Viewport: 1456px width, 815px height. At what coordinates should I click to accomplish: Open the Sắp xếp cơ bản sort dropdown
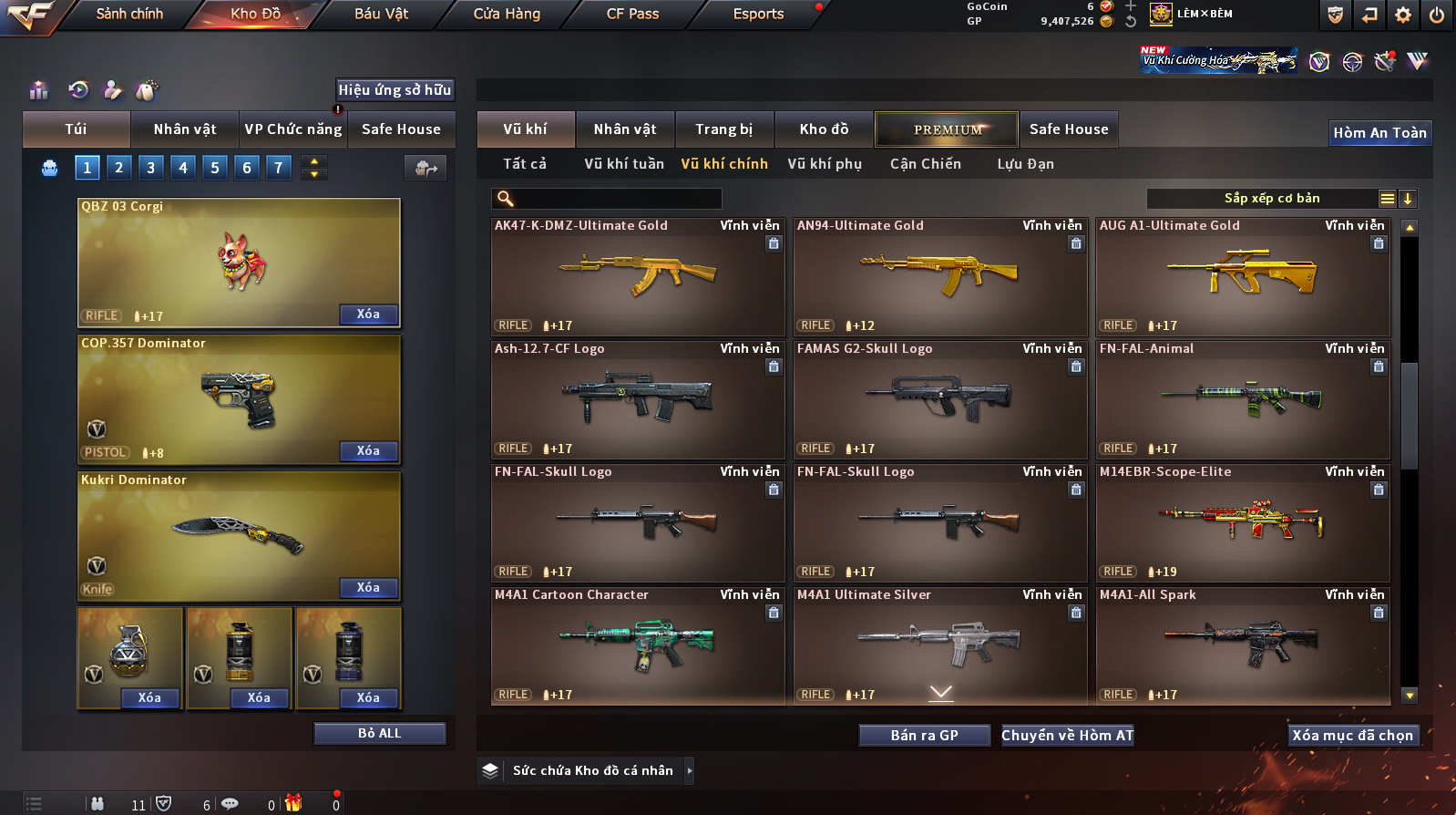click(x=1271, y=199)
